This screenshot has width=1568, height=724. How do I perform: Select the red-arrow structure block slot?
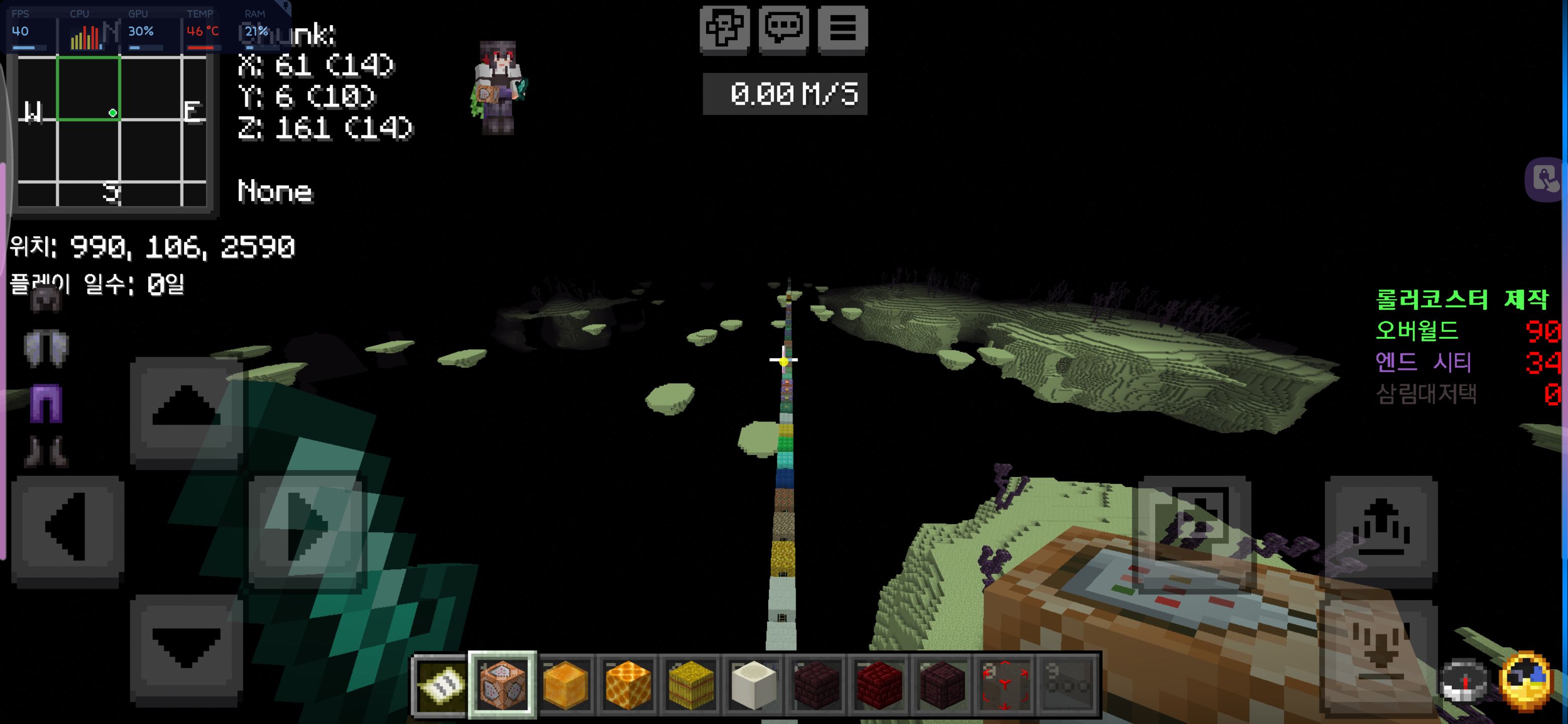pyautogui.click(x=1004, y=685)
